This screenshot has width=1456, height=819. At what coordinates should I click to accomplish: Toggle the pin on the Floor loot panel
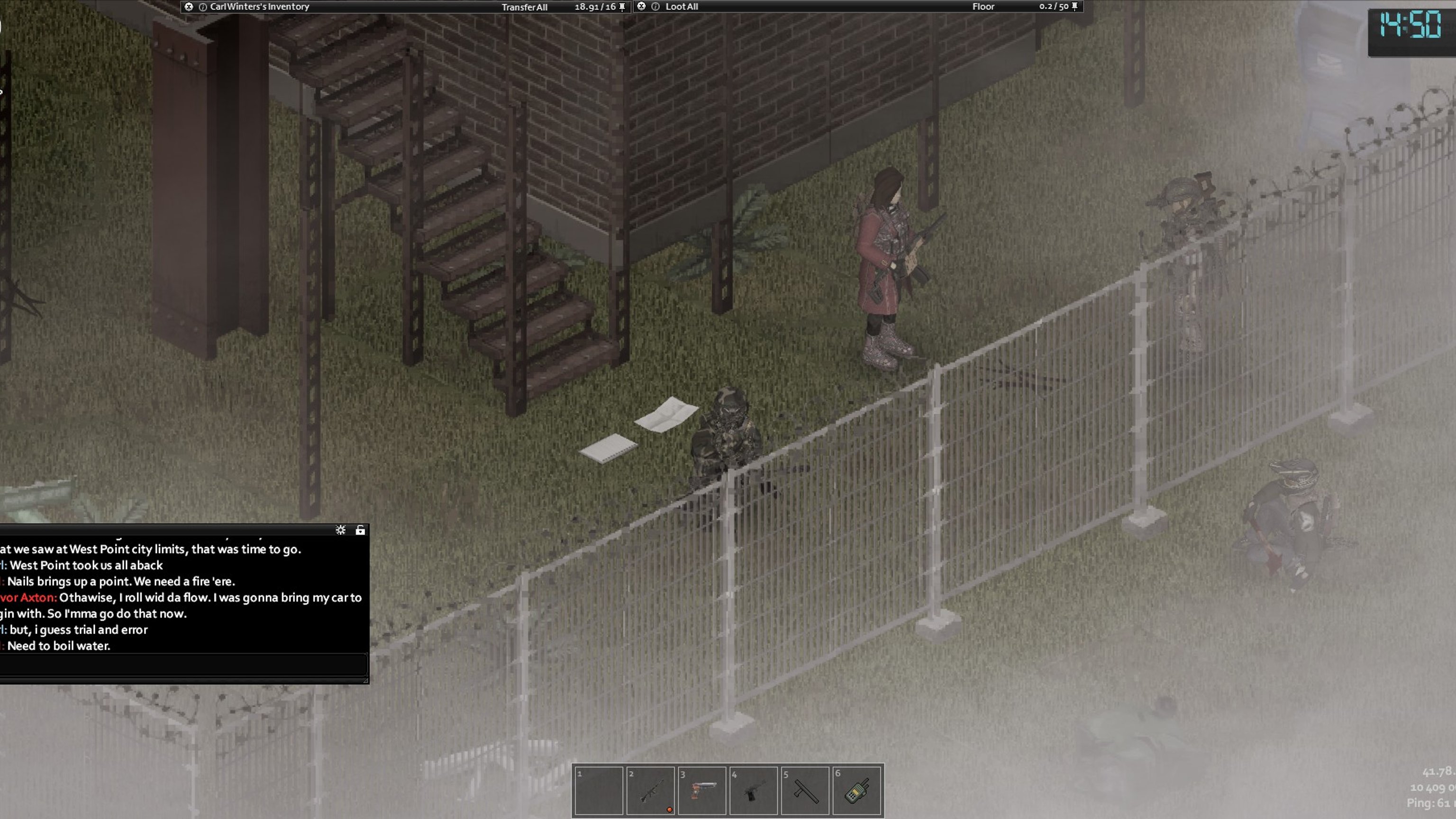tap(1075, 6)
